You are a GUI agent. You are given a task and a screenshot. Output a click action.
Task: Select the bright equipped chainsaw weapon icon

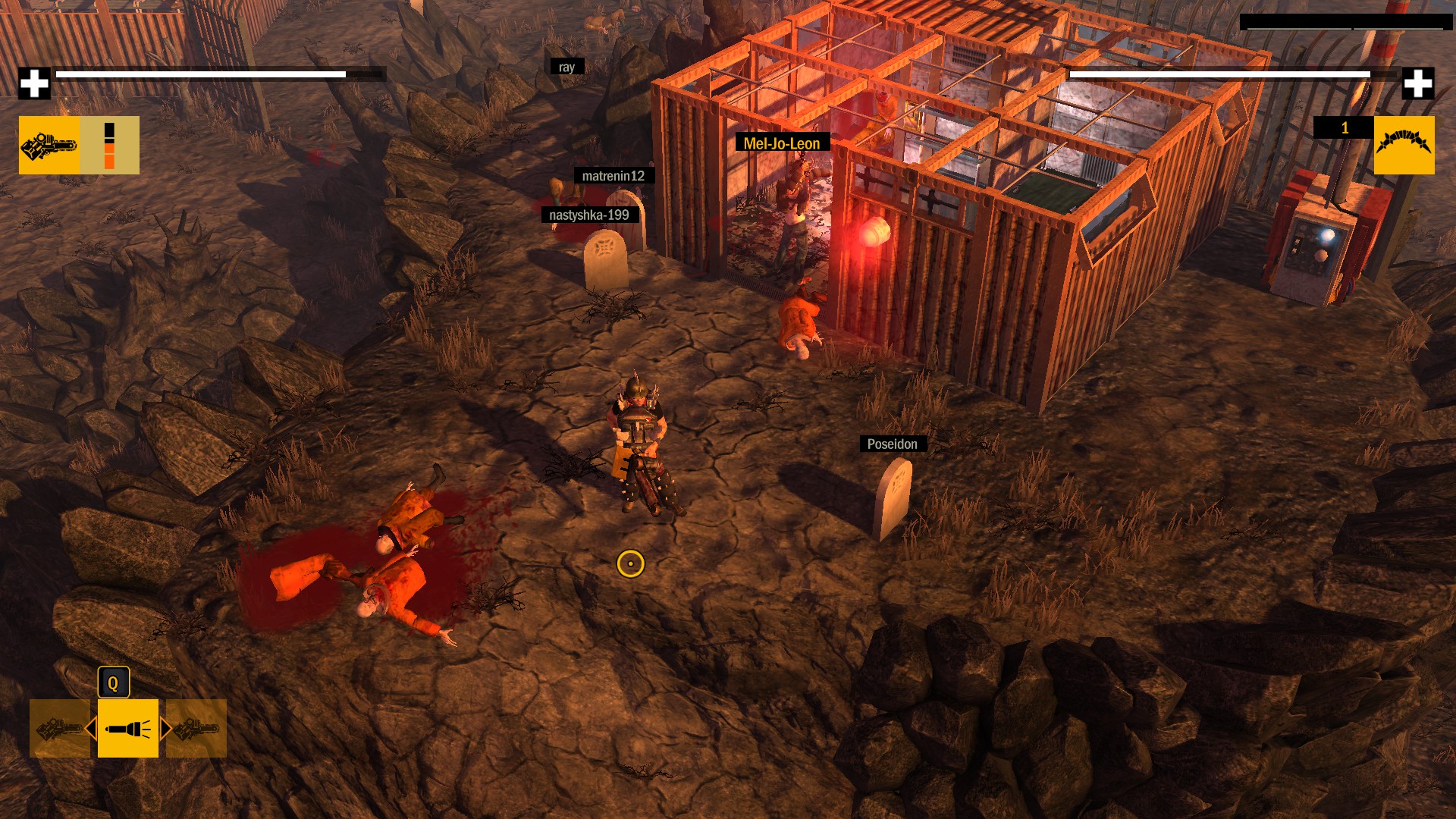click(49, 145)
